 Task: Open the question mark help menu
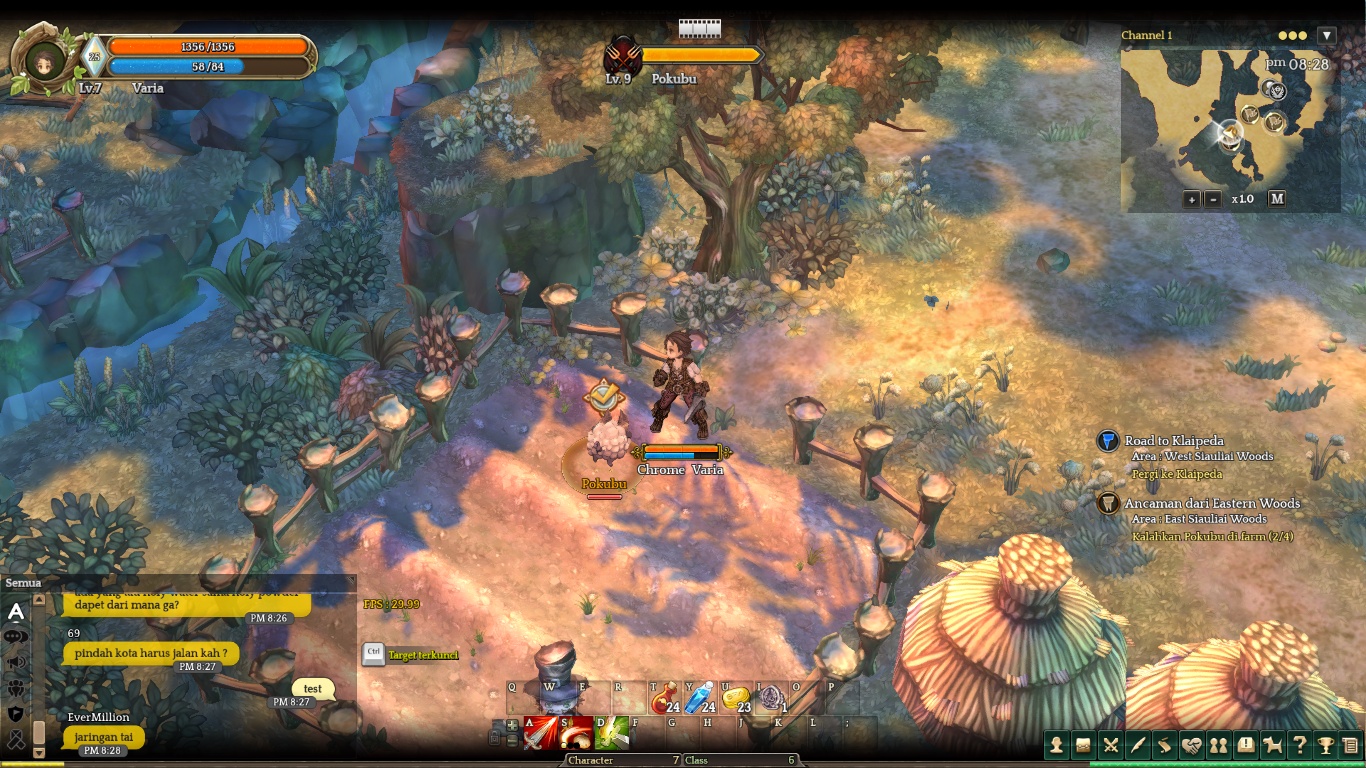click(1299, 744)
